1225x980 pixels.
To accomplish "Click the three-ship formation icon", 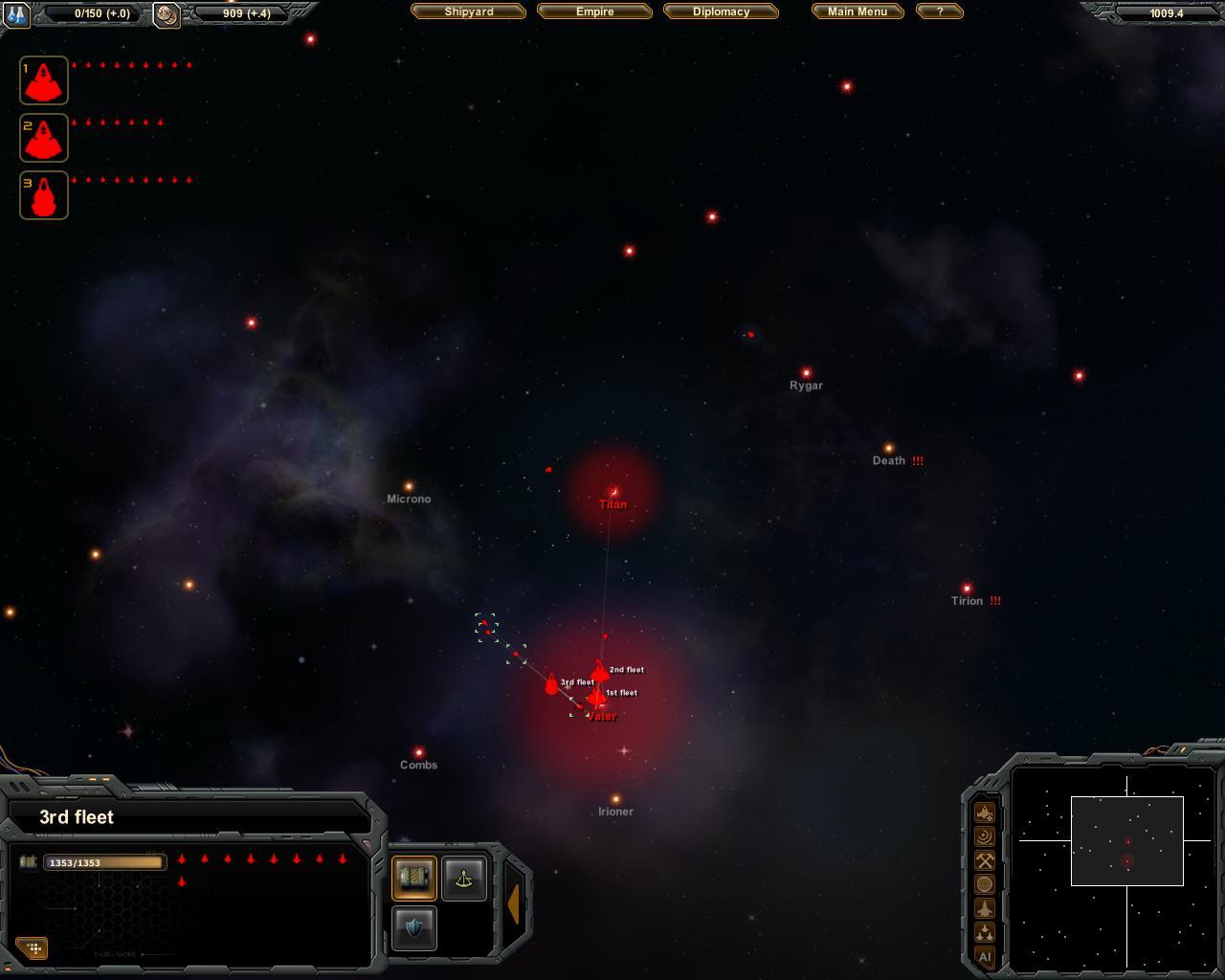I will click(x=985, y=932).
